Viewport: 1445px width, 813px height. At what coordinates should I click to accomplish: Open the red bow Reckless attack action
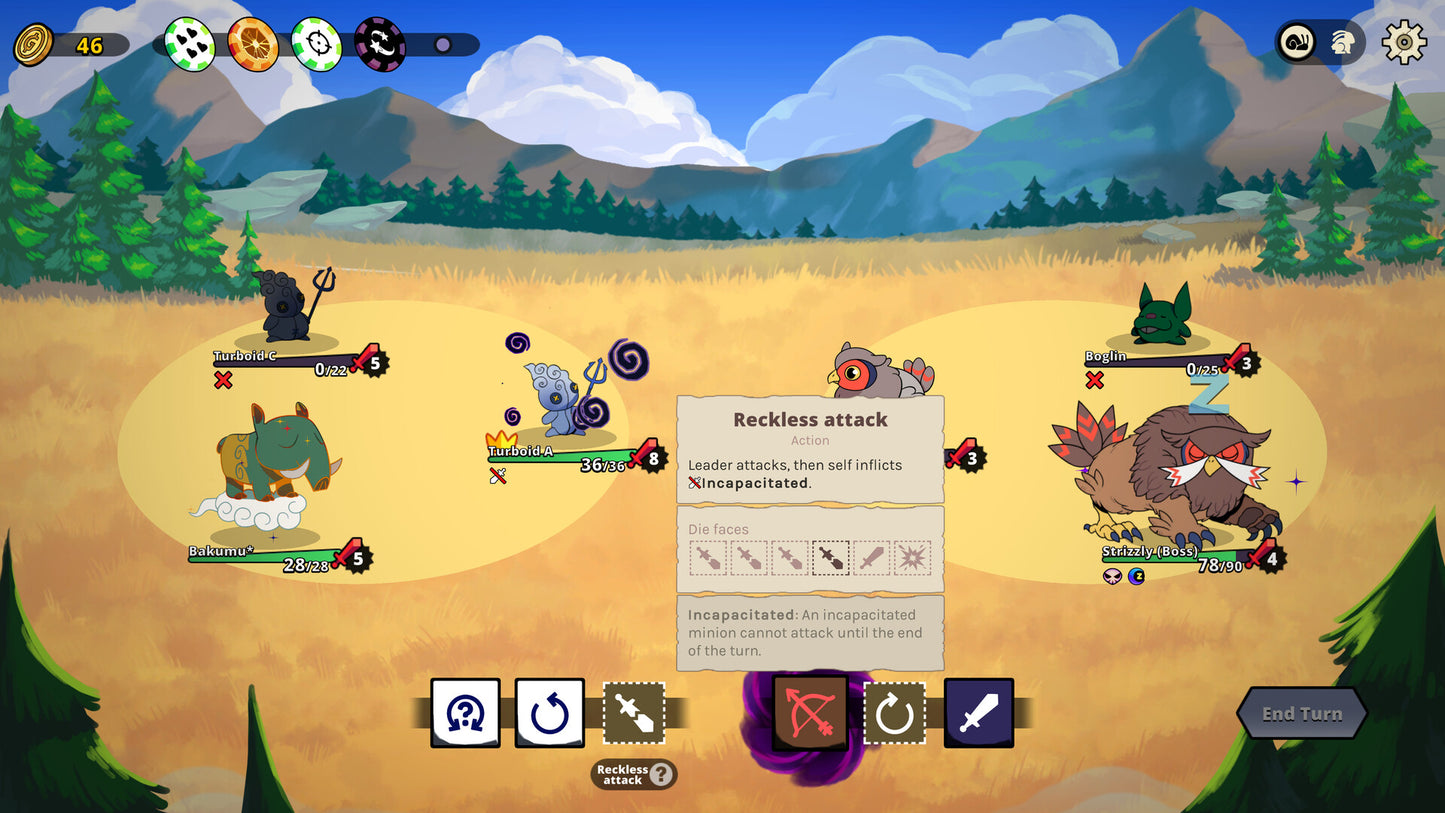pos(809,713)
